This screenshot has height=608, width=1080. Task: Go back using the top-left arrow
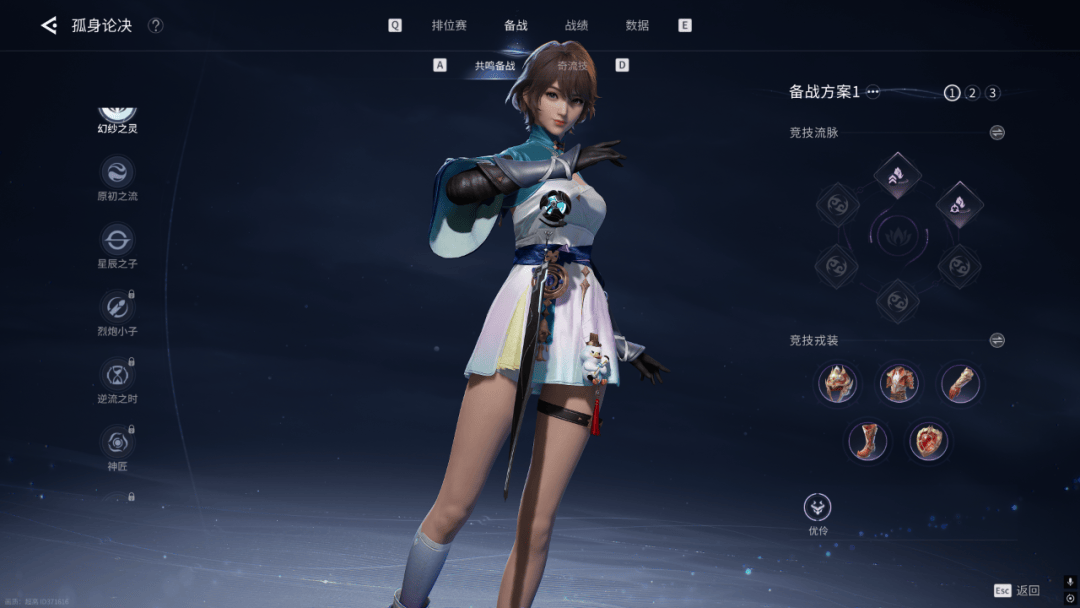(x=48, y=25)
